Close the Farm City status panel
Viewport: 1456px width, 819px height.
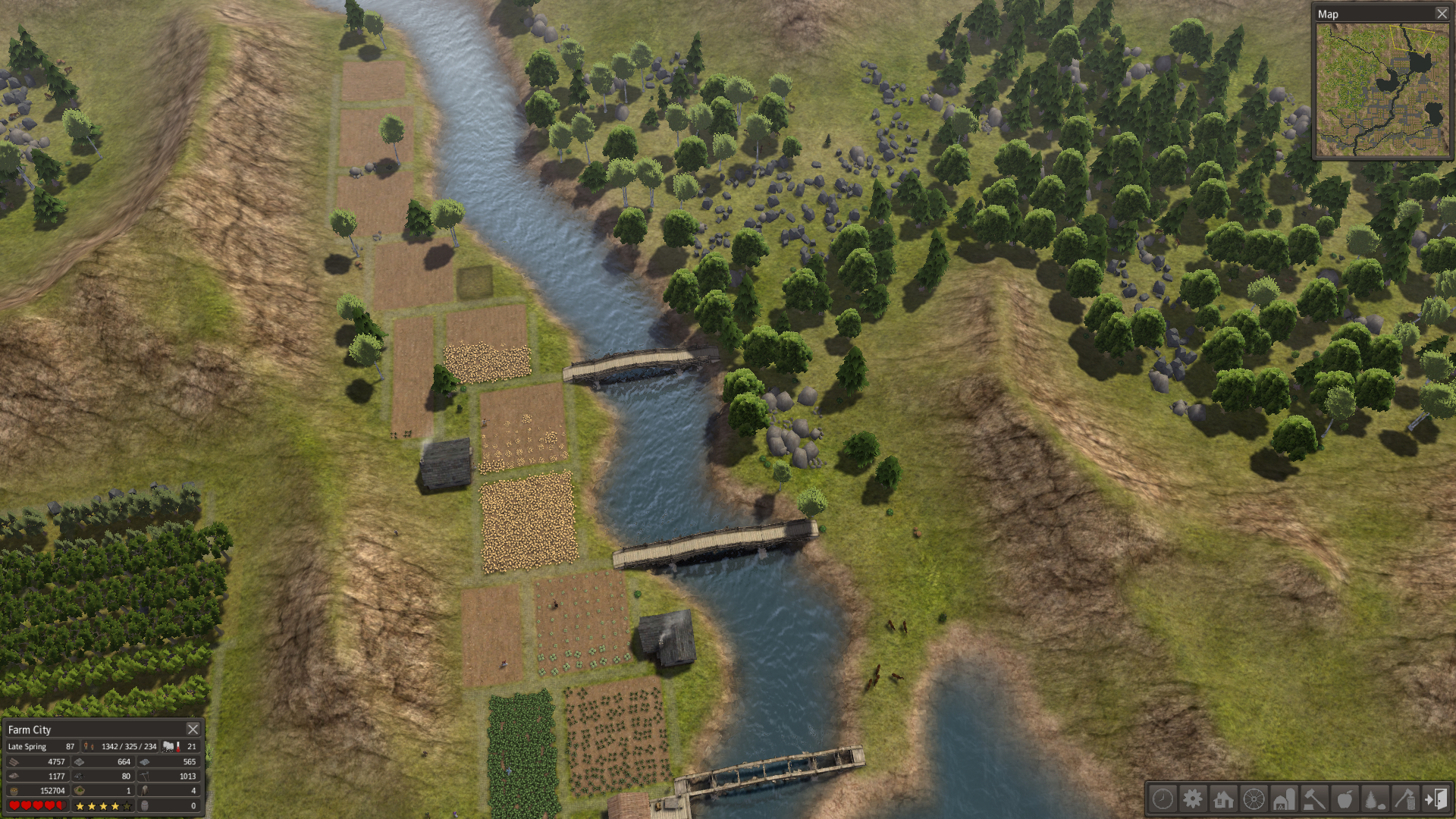point(193,730)
